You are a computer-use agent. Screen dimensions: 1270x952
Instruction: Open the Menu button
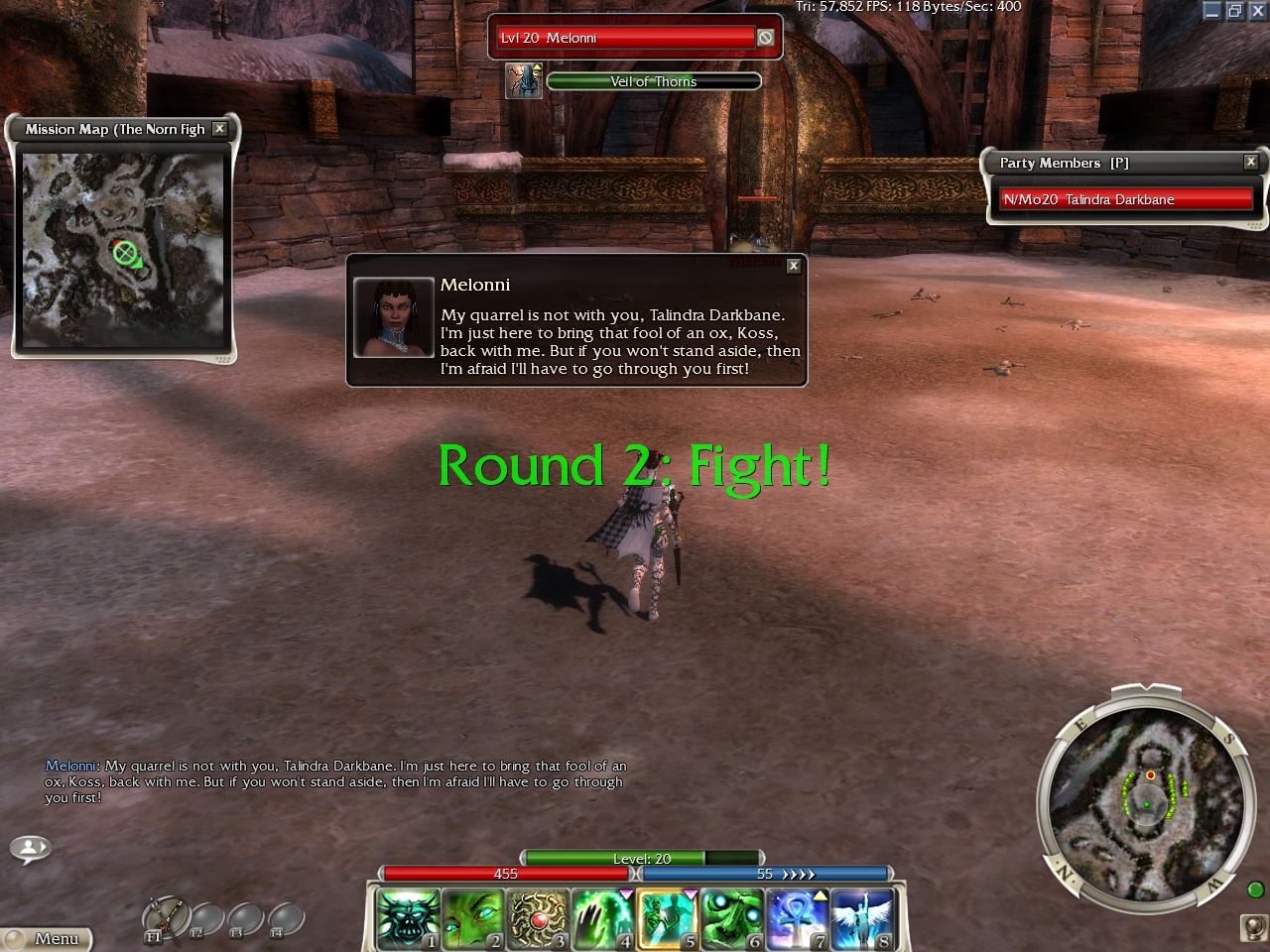coord(48,938)
